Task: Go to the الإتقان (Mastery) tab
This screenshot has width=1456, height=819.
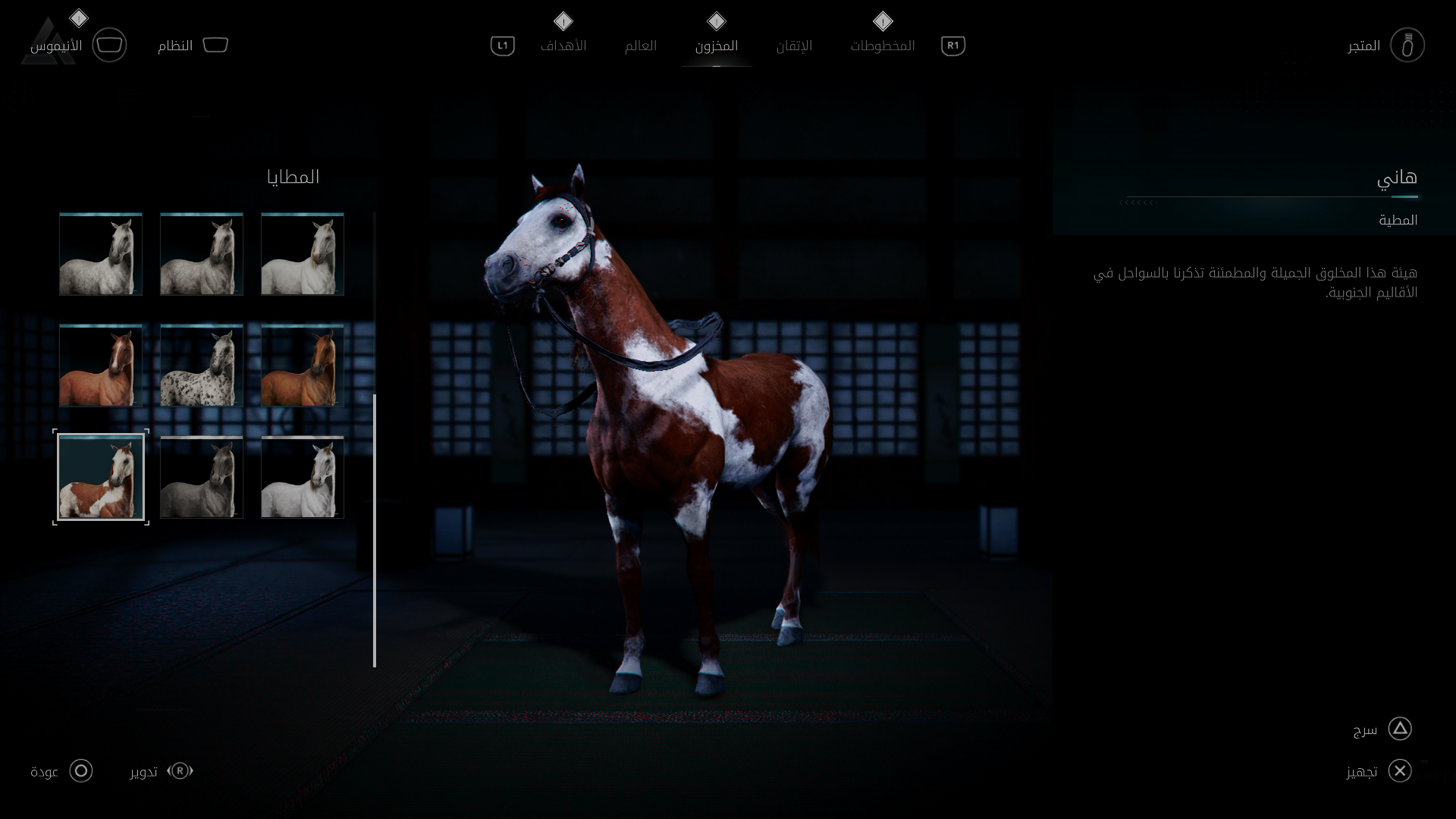Action: pos(794,45)
